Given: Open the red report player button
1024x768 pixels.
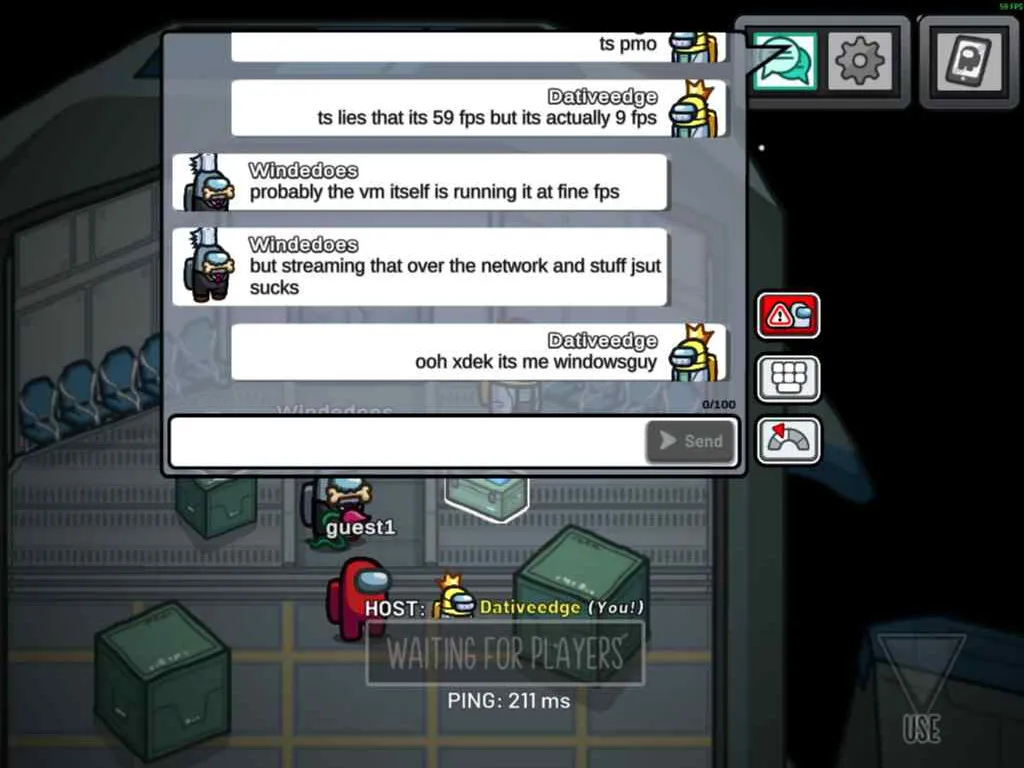Looking at the screenshot, I should pyautogui.click(x=788, y=316).
